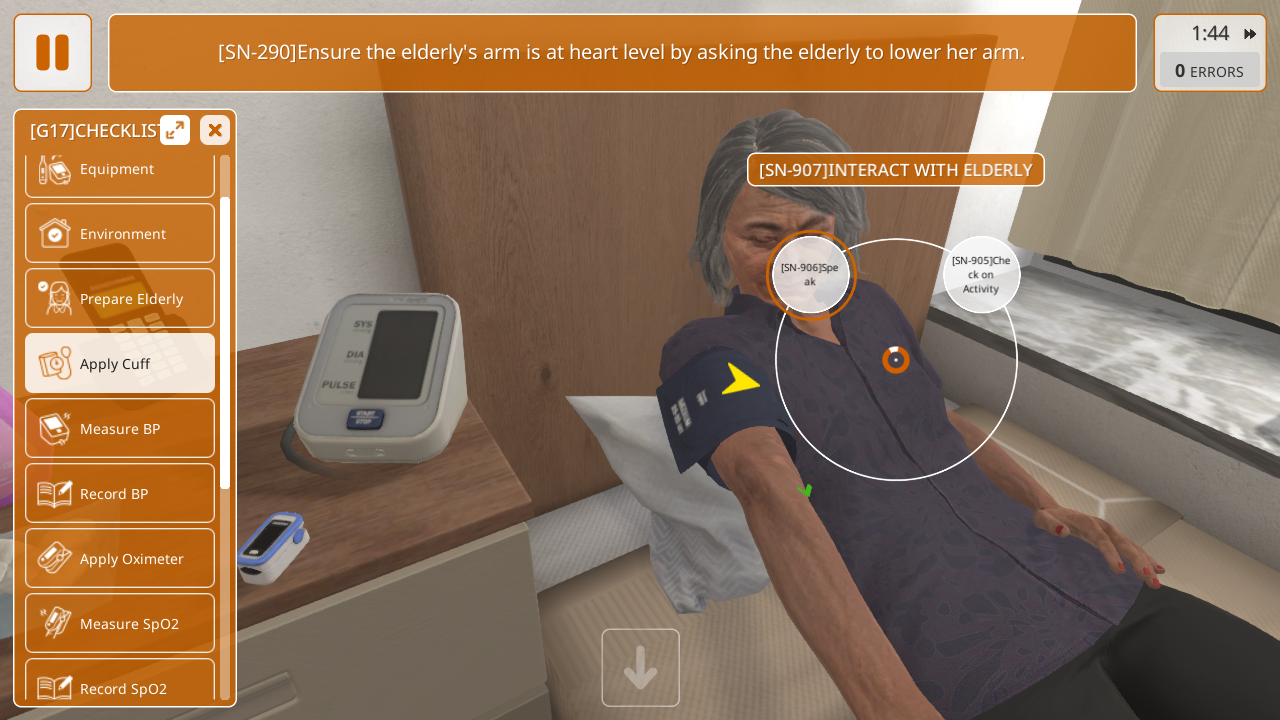Open the Measure SpO2 step
1280x720 pixels.
point(120,624)
